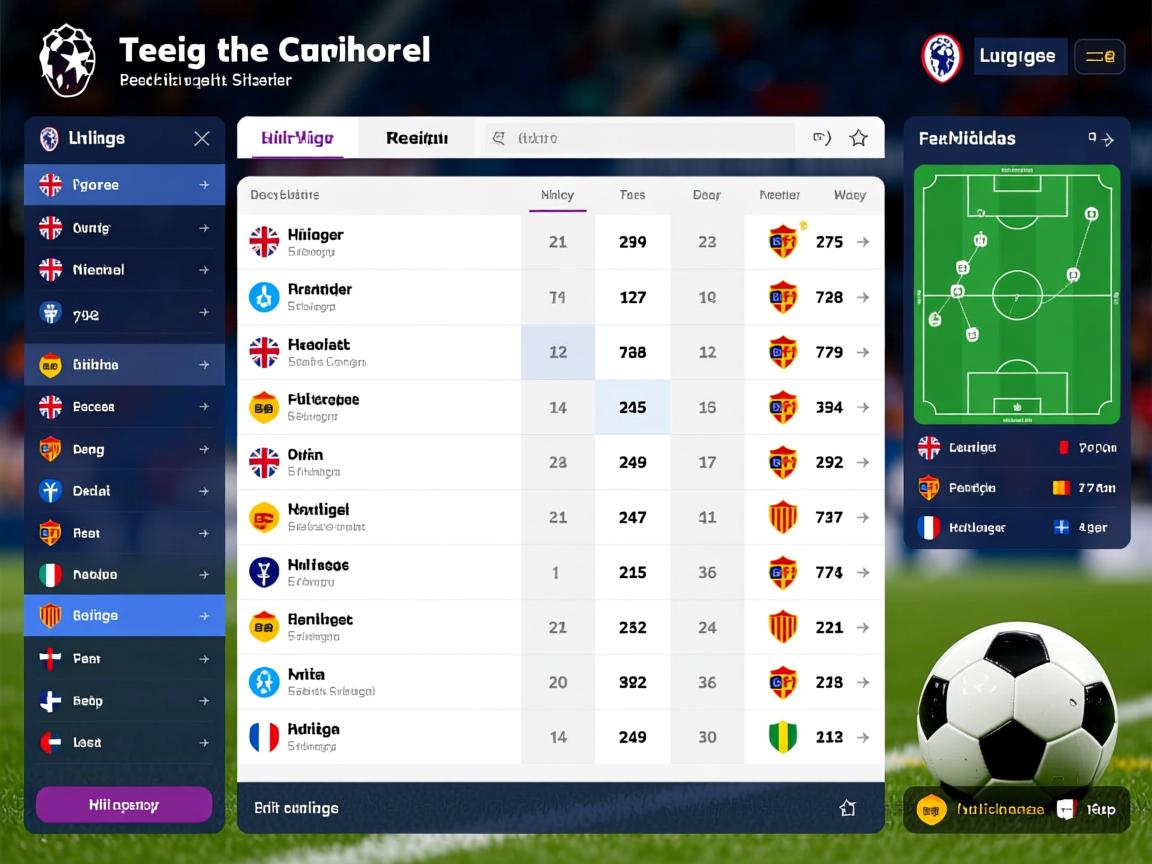Select the Heaclatt table row
Screen dimensions: 1152x864
(380, 352)
